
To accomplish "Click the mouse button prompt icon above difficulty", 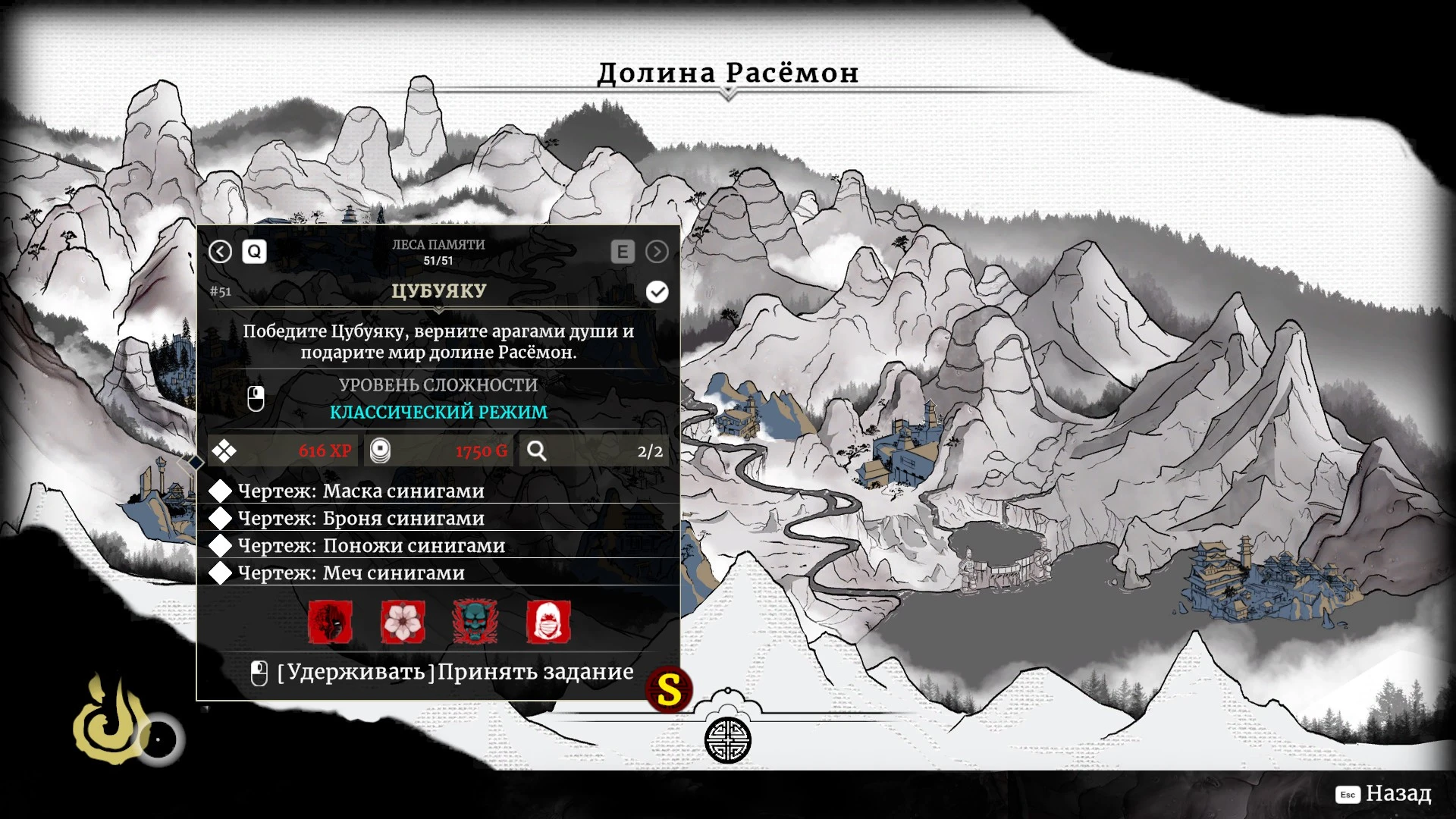I will pyautogui.click(x=256, y=397).
